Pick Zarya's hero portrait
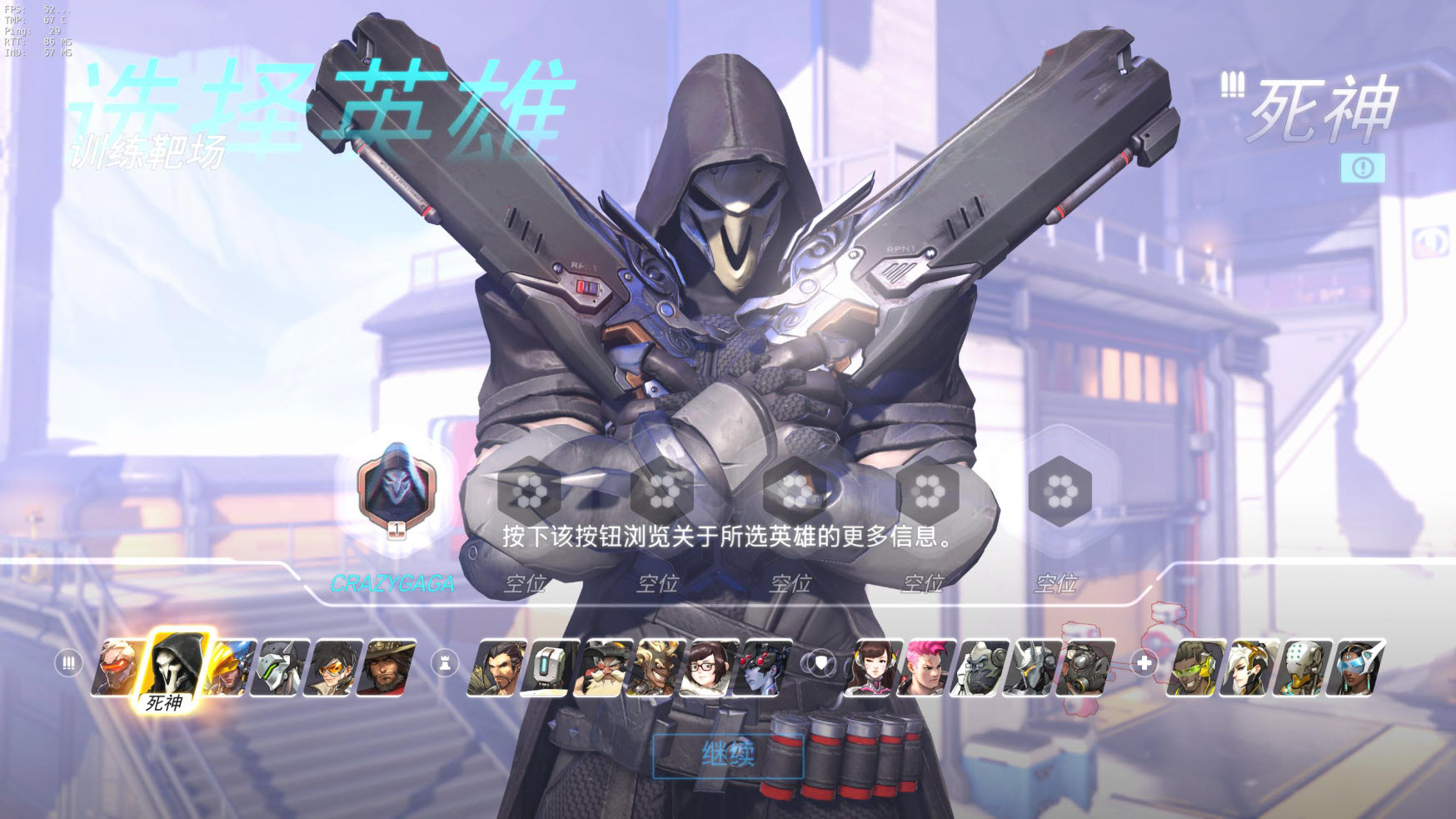The height and width of the screenshot is (819, 1456). [x=925, y=667]
